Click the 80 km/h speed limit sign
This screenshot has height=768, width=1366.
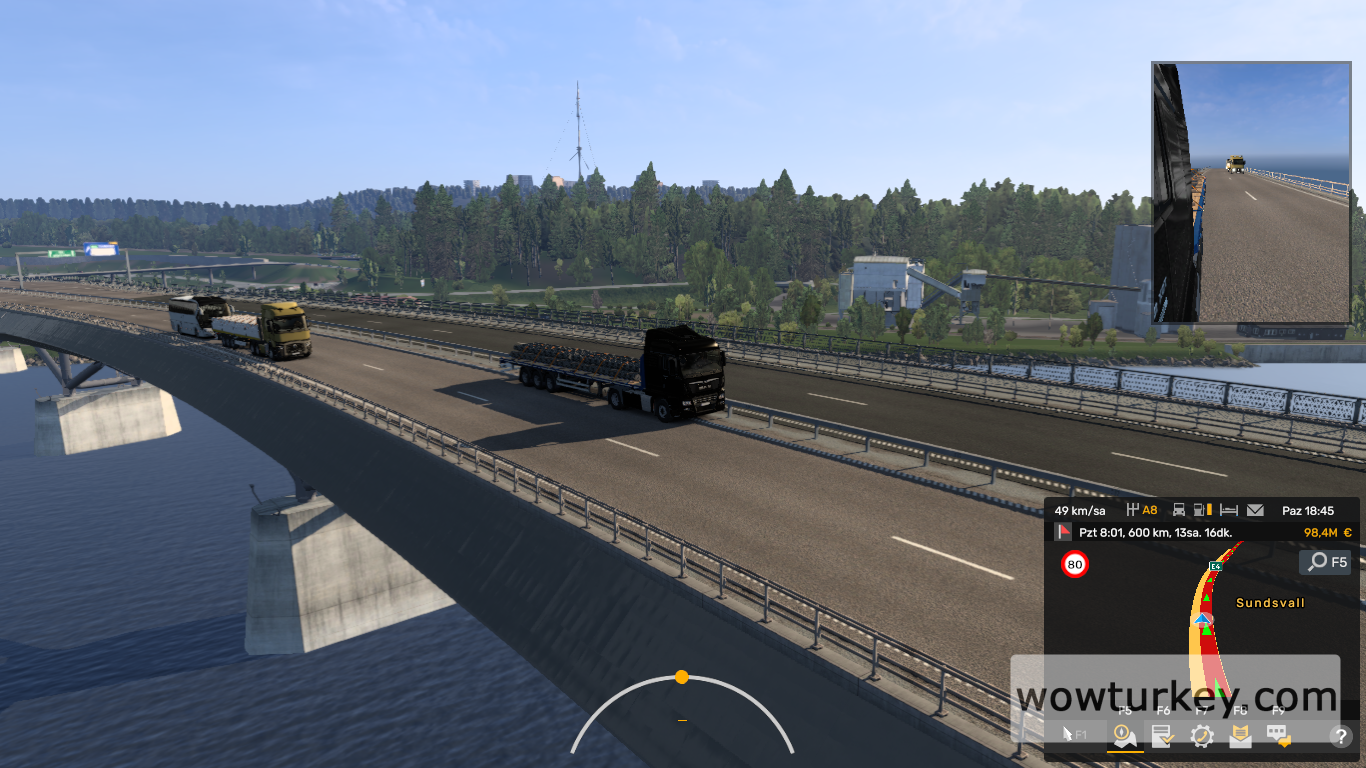coord(1075,563)
